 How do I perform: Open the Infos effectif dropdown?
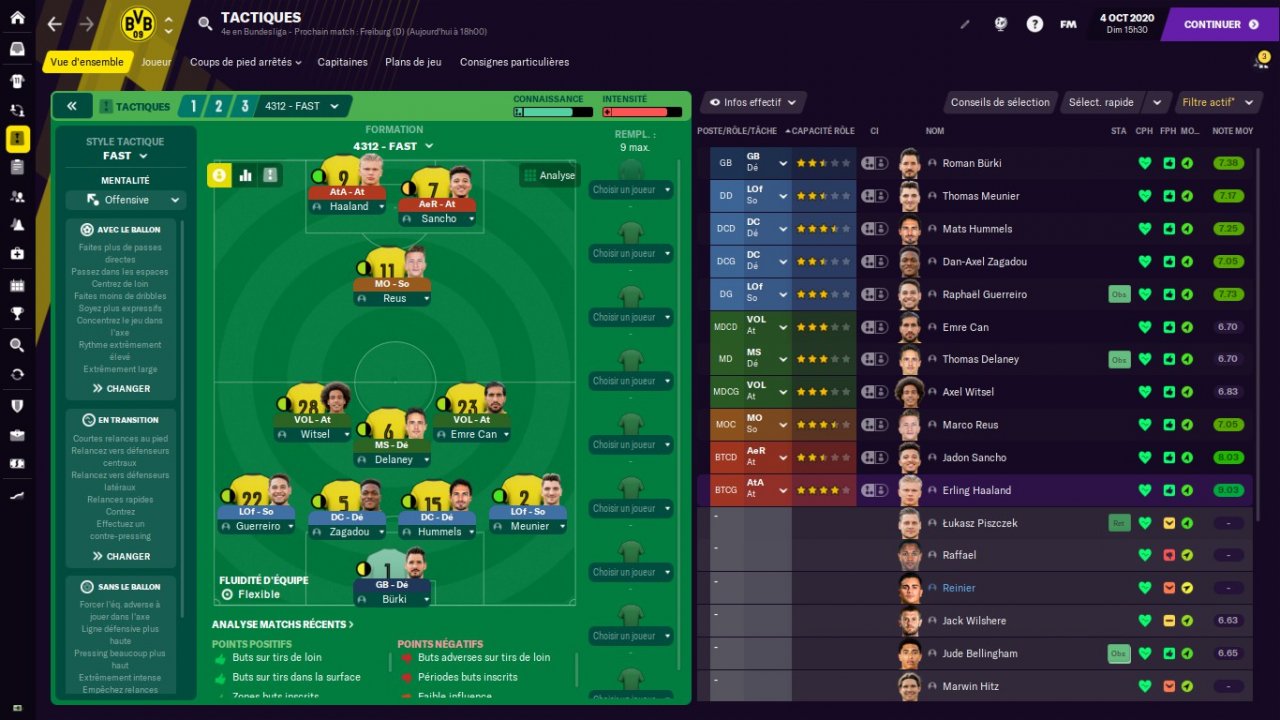pyautogui.click(x=753, y=102)
